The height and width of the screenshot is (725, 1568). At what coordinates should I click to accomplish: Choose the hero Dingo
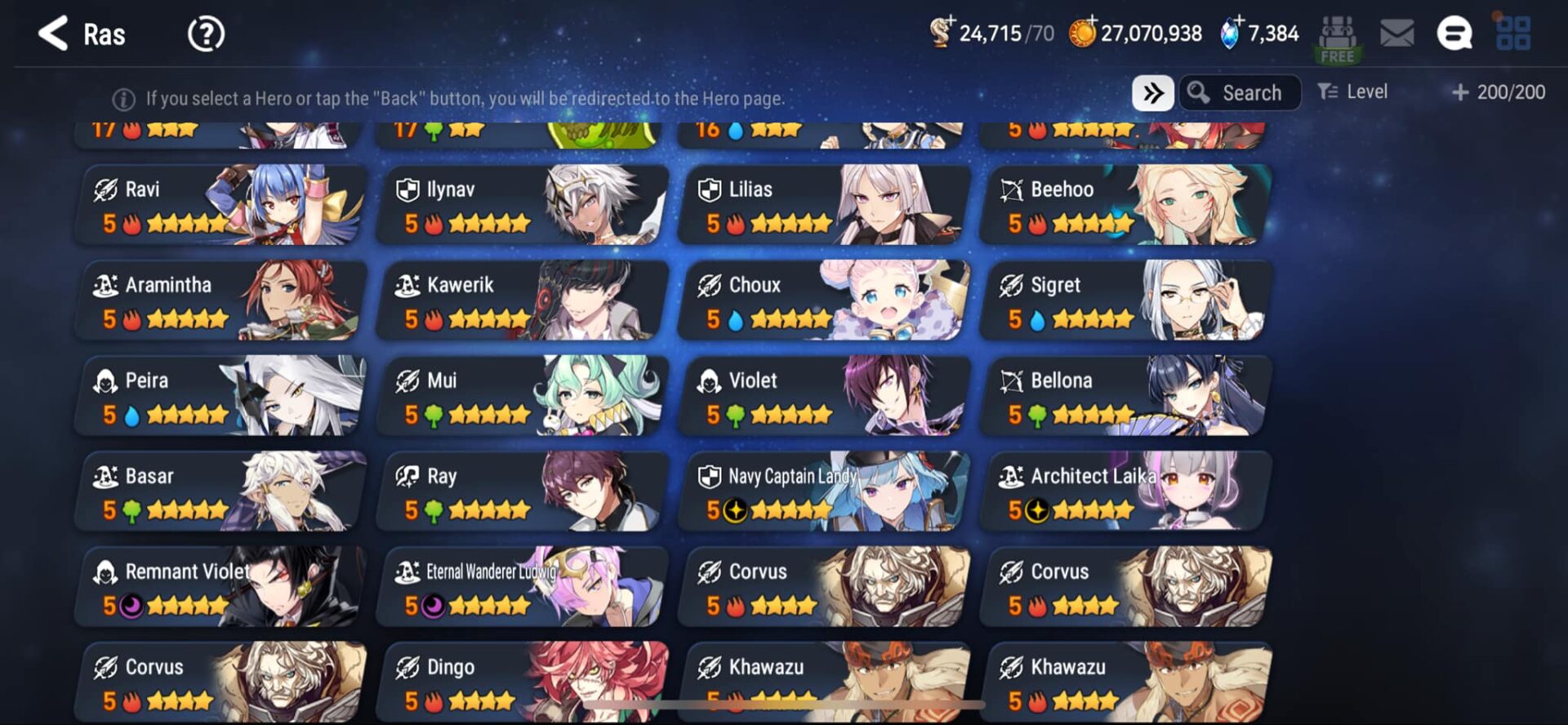[x=523, y=683]
